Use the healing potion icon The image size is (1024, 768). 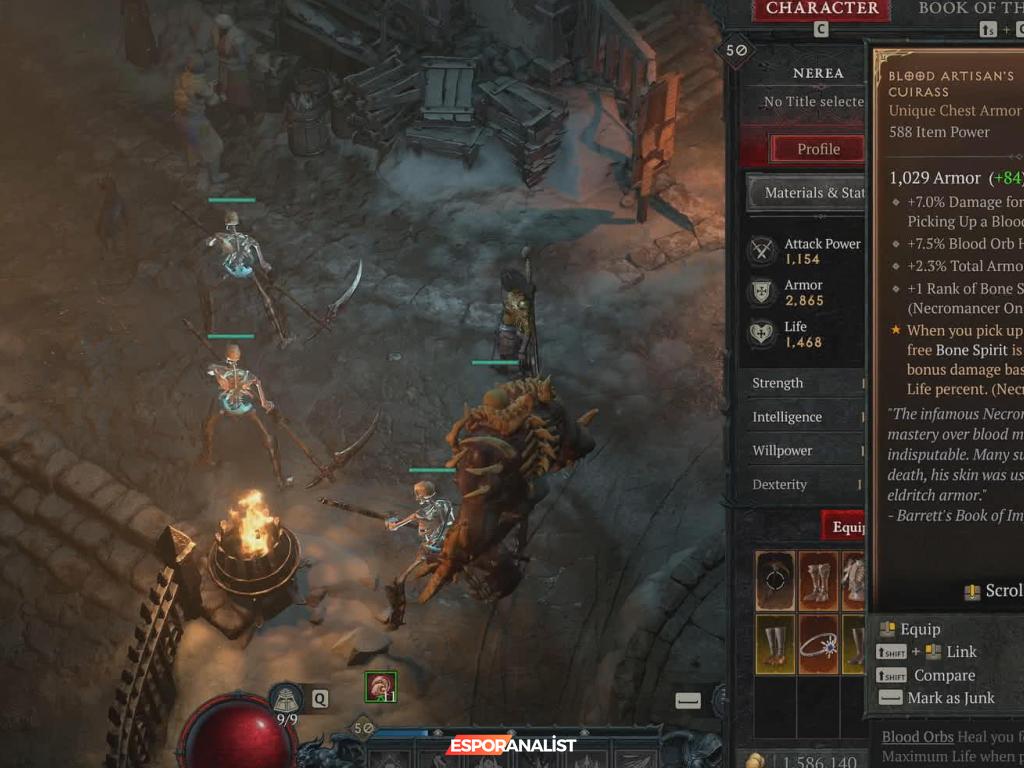[288, 699]
